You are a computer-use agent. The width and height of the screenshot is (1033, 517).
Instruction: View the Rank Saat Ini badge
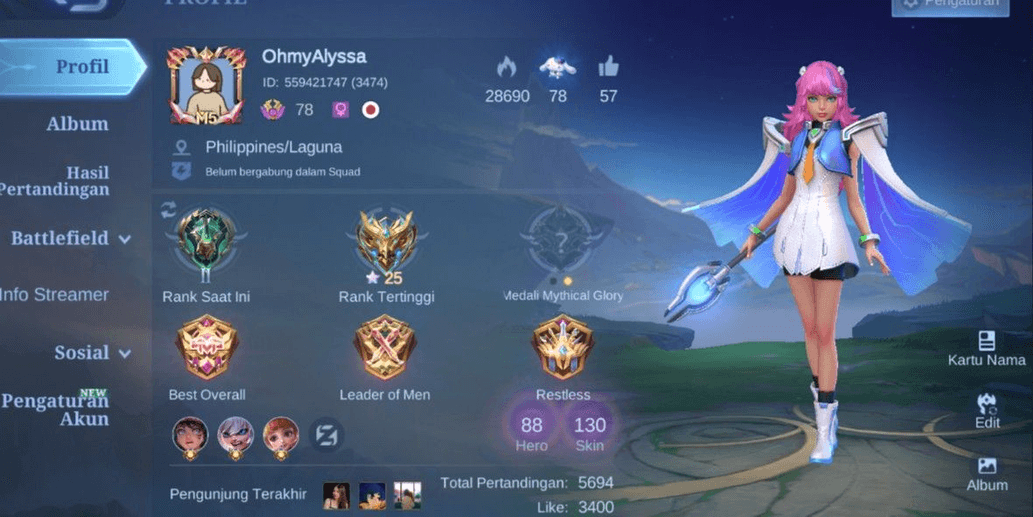[x=206, y=243]
